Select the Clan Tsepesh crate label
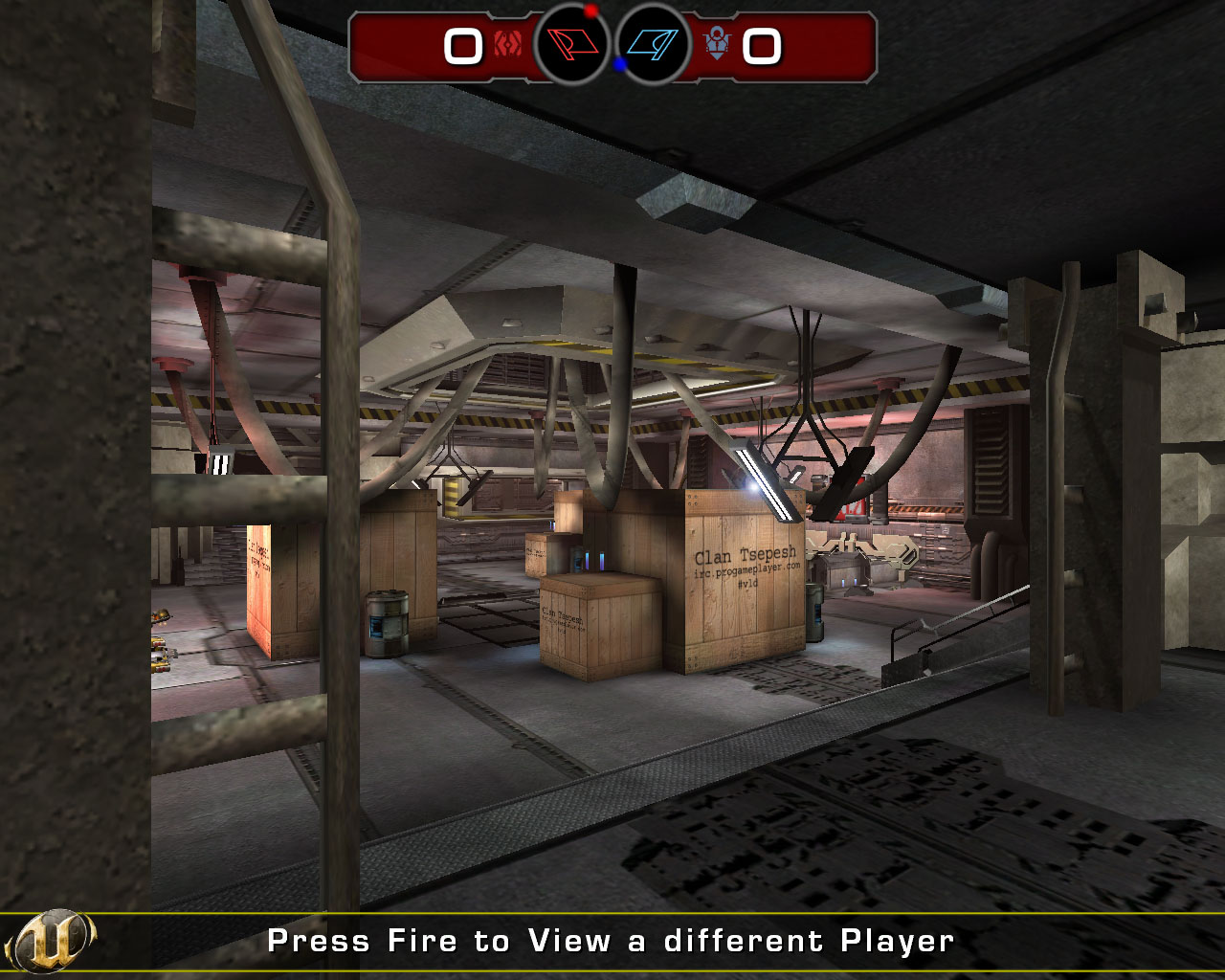Screen dimensions: 1225x980 coord(746,553)
